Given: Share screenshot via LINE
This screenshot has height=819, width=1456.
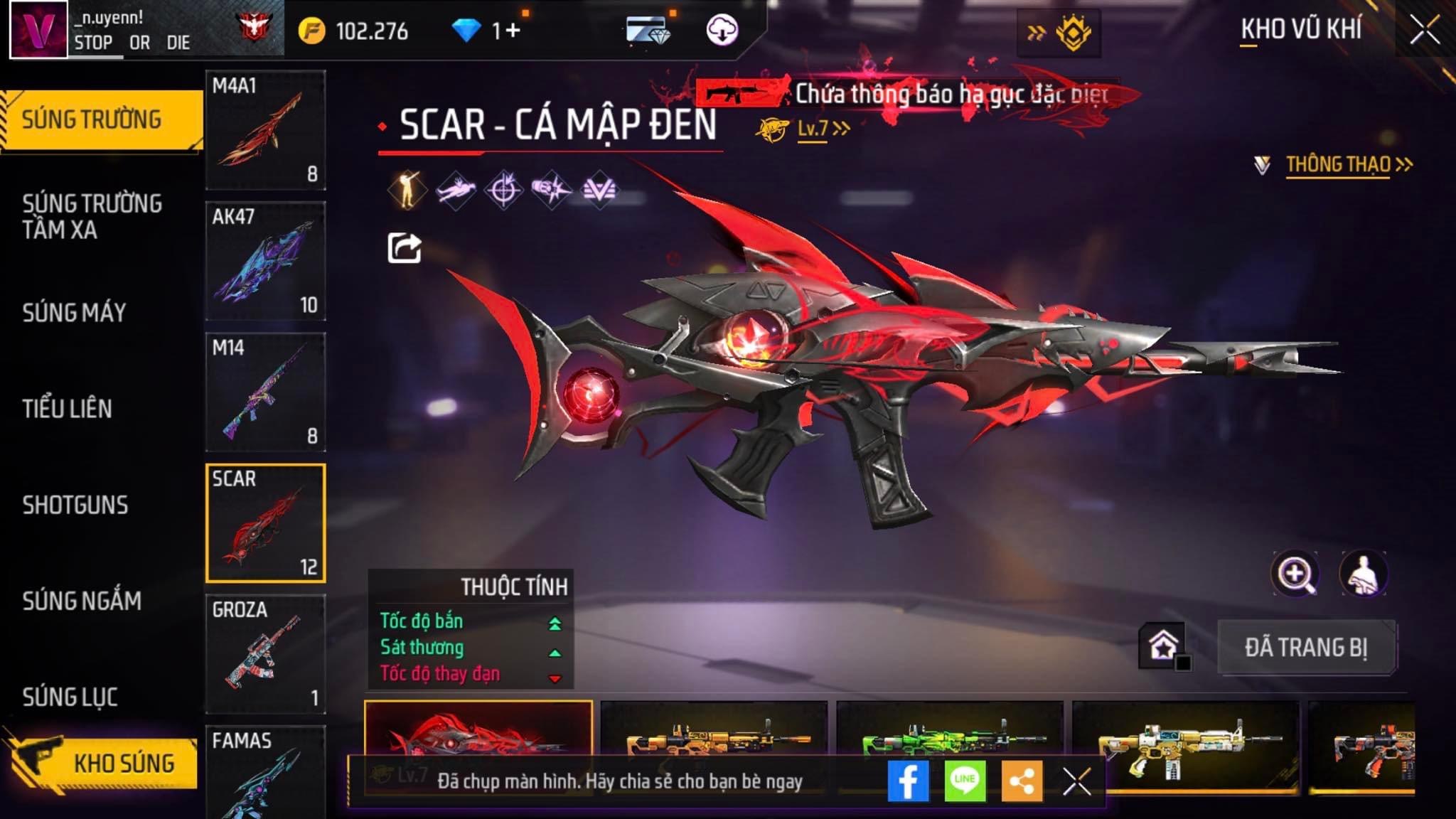Looking at the screenshot, I should click(x=965, y=781).
